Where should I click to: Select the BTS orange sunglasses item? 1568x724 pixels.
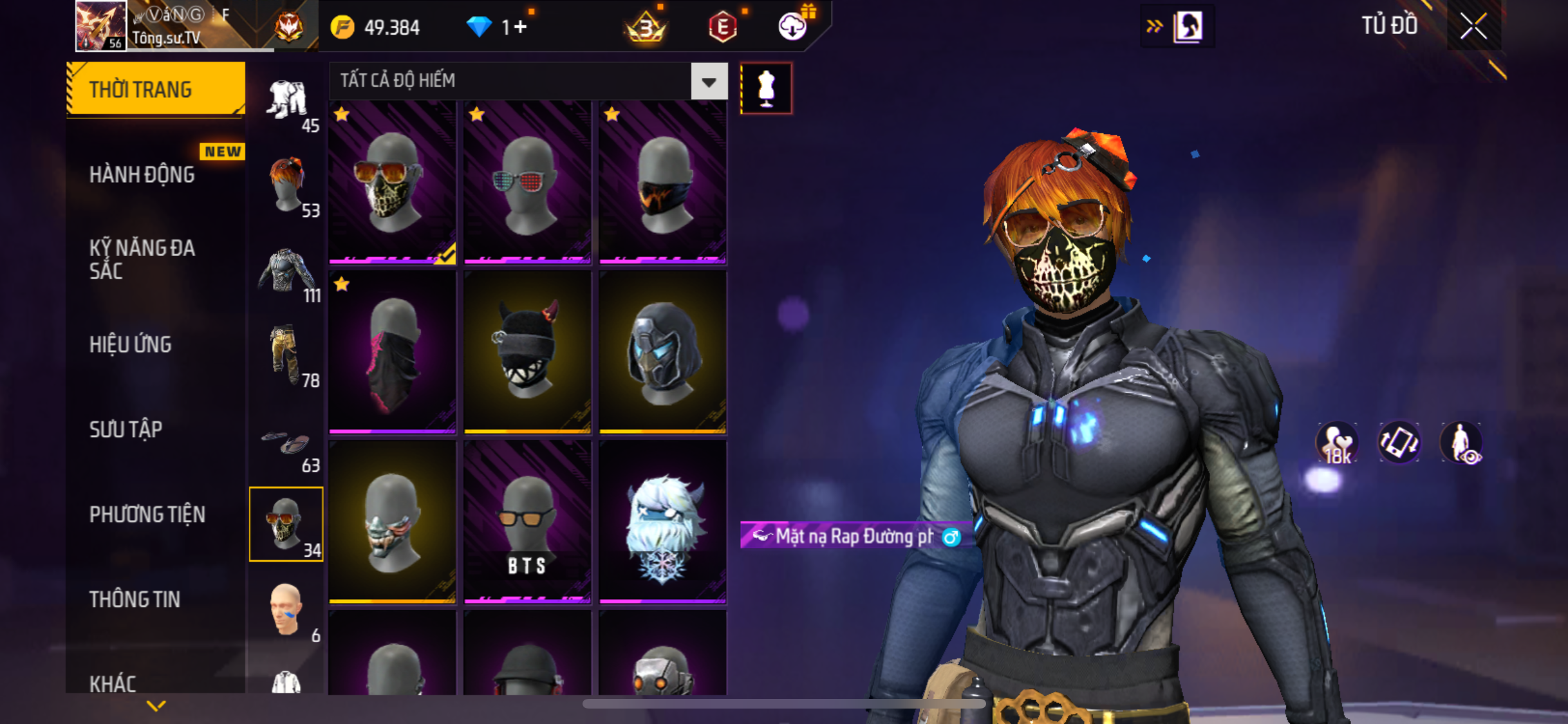pos(527,521)
